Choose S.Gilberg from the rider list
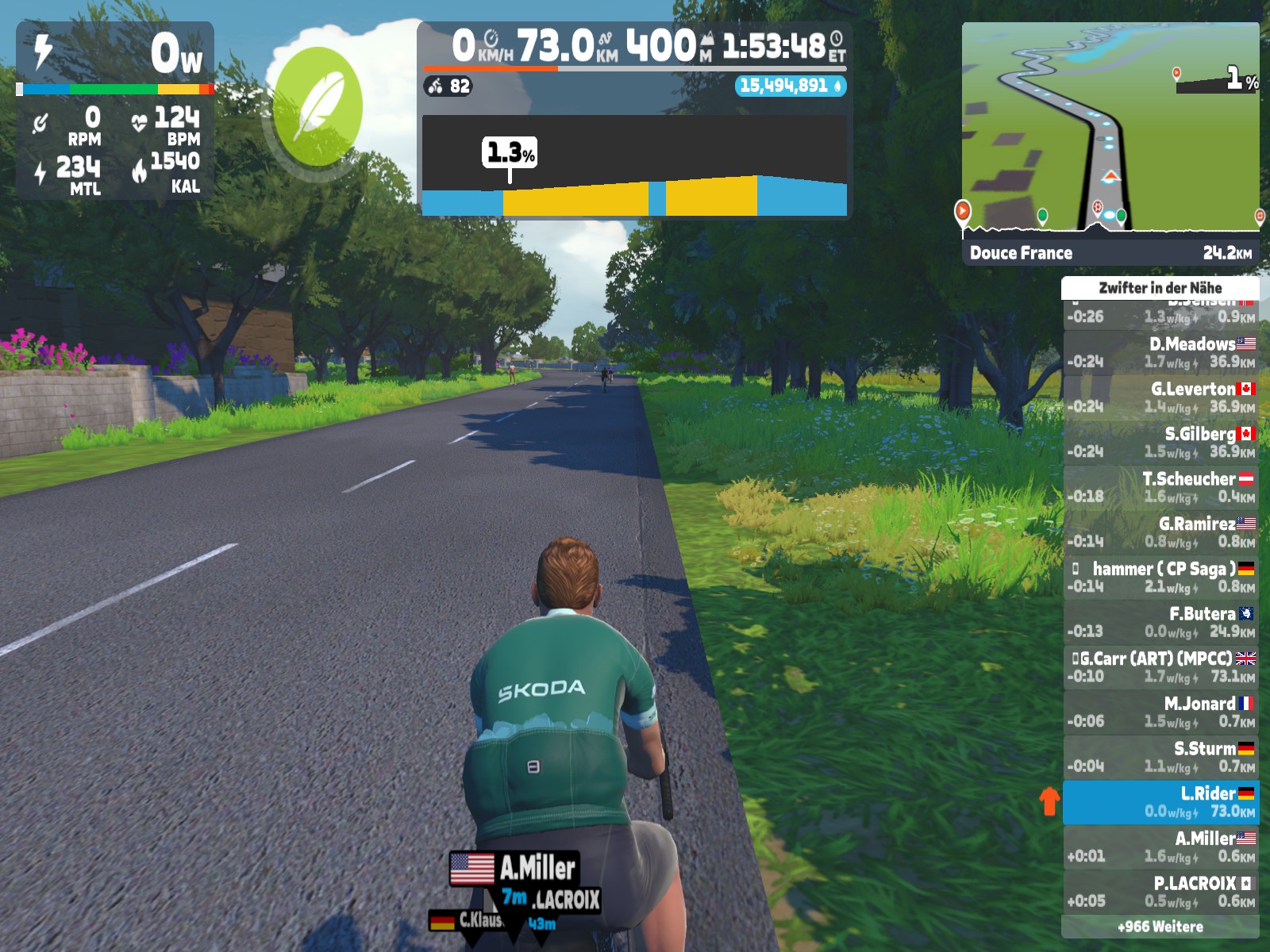The height and width of the screenshot is (952, 1270). click(x=1160, y=443)
